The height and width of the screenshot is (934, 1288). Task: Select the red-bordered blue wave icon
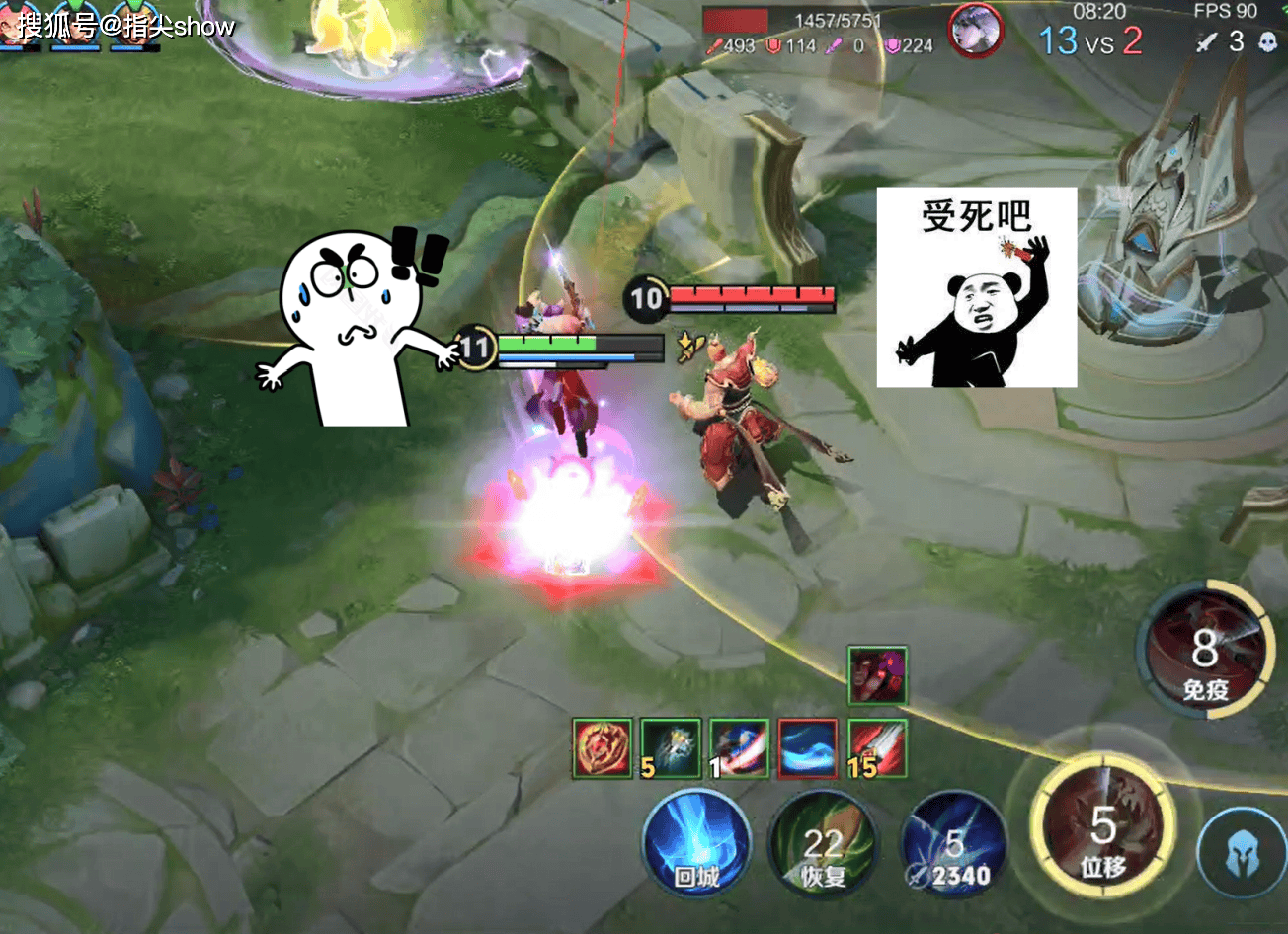(x=808, y=747)
